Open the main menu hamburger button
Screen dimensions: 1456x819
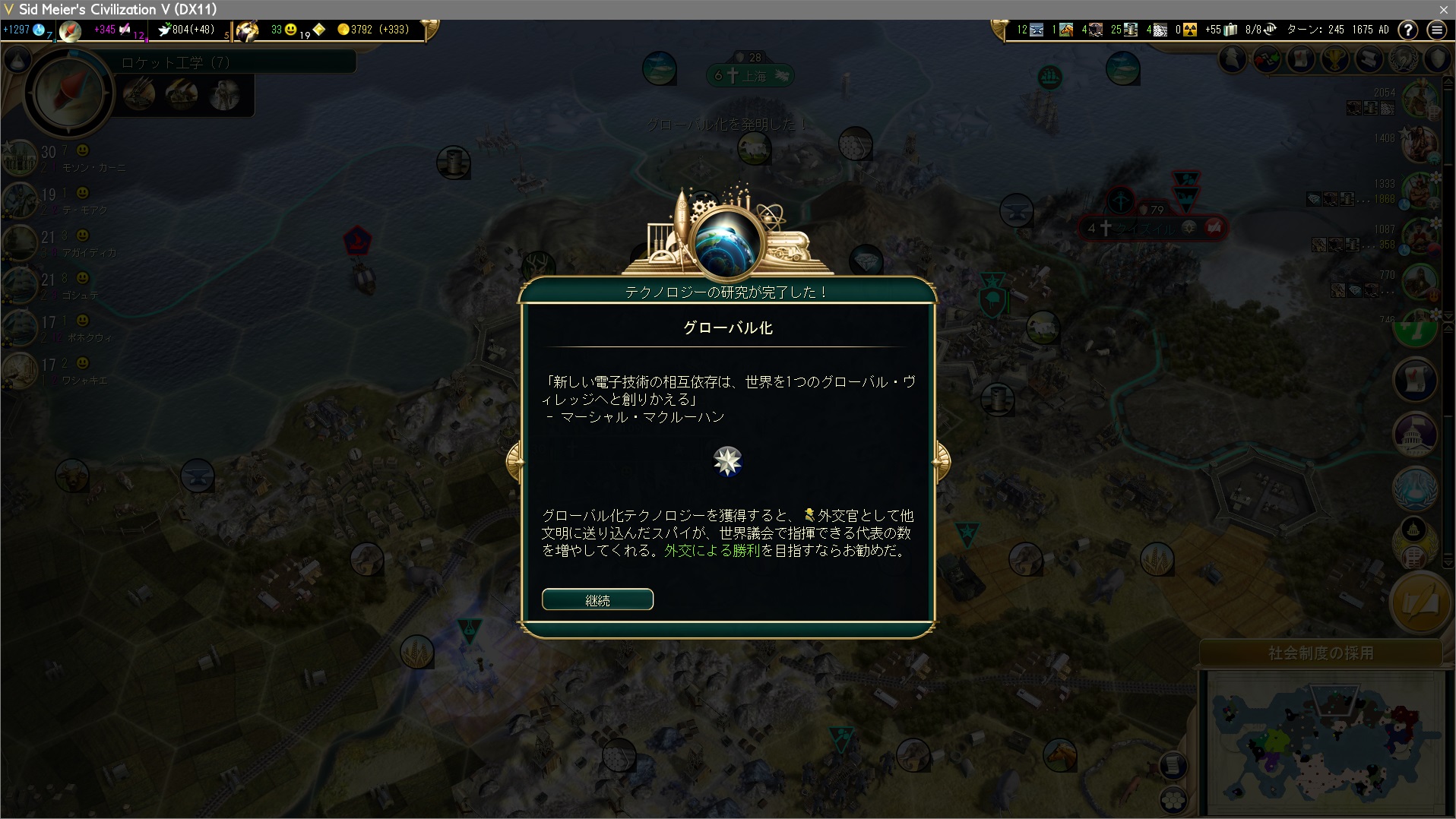[x=1436, y=30]
